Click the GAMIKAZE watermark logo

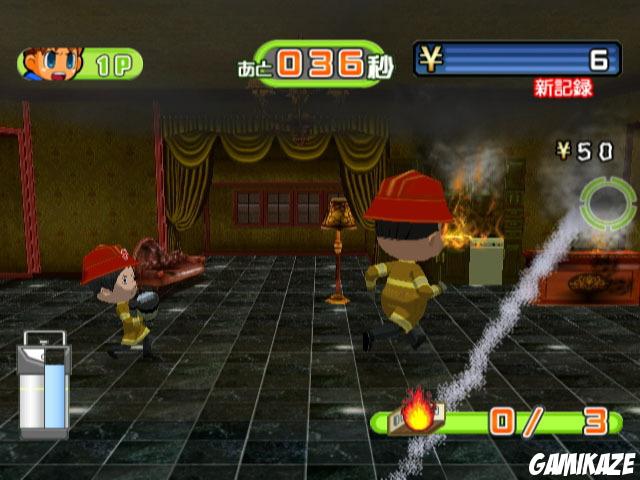[581, 463]
